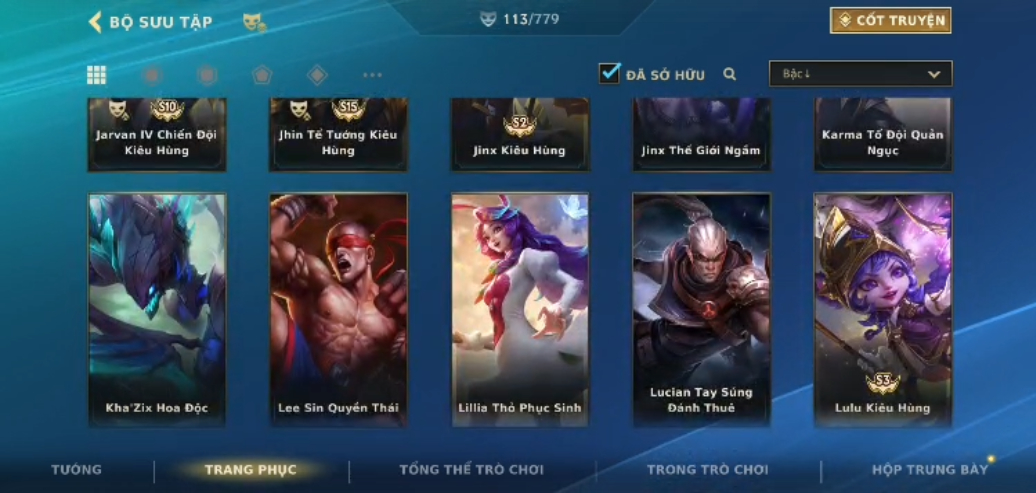Select the grid view filter icon
The image size is (1036, 493).
click(97, 75)
